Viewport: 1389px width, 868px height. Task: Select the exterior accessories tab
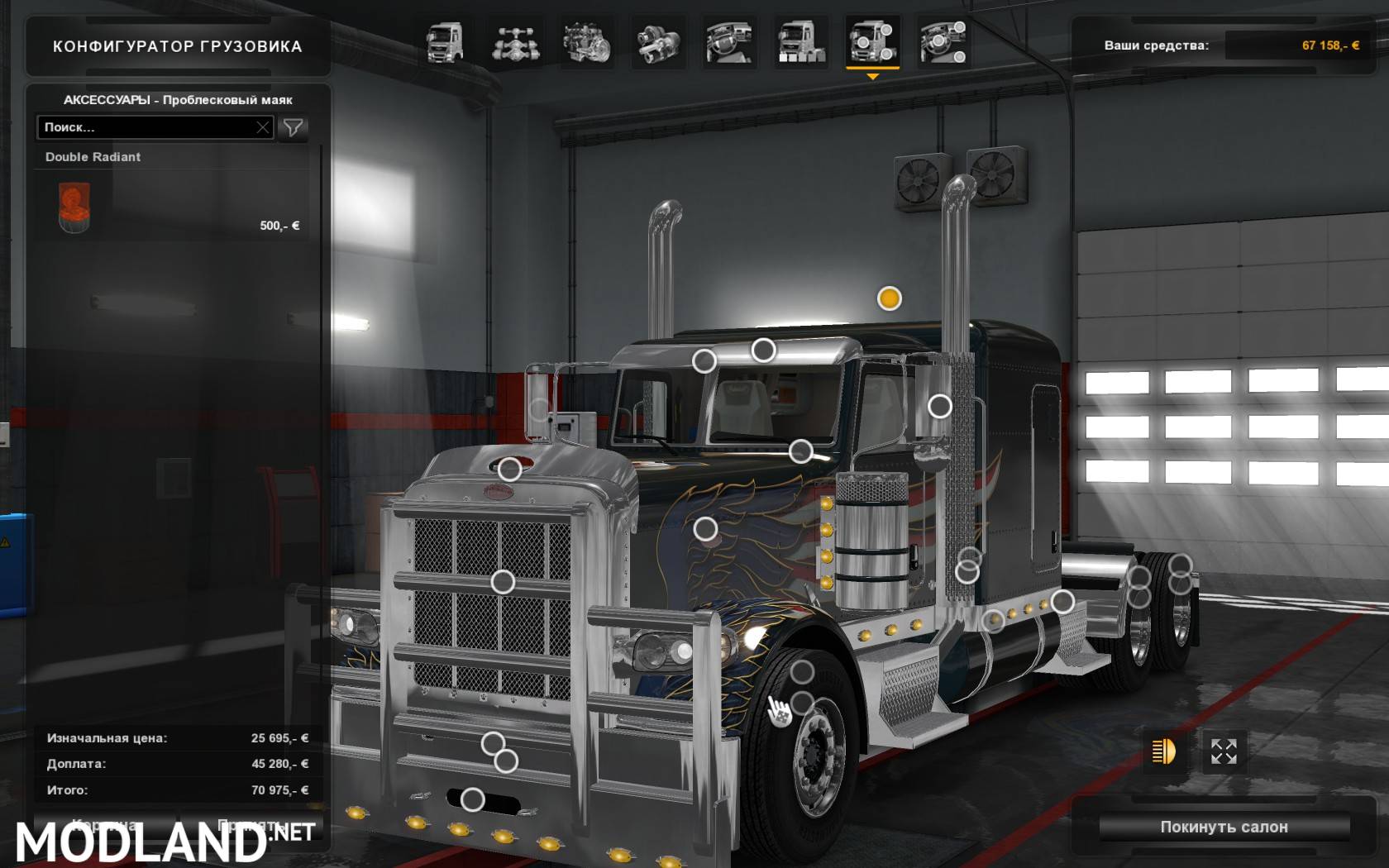tap(871, 43)
